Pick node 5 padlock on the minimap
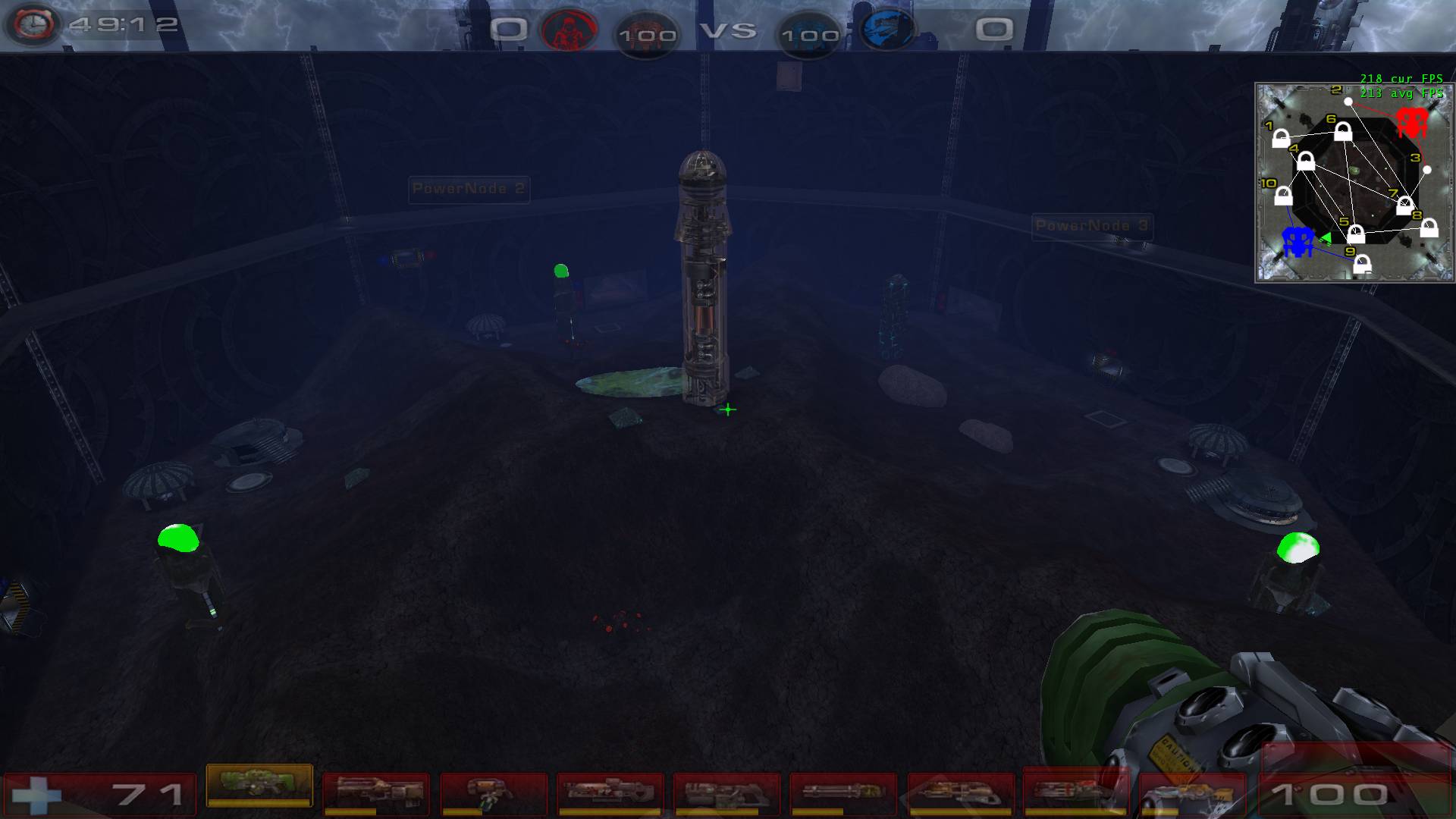The width and height of the screenshot is (1456, 819). 1356,234
